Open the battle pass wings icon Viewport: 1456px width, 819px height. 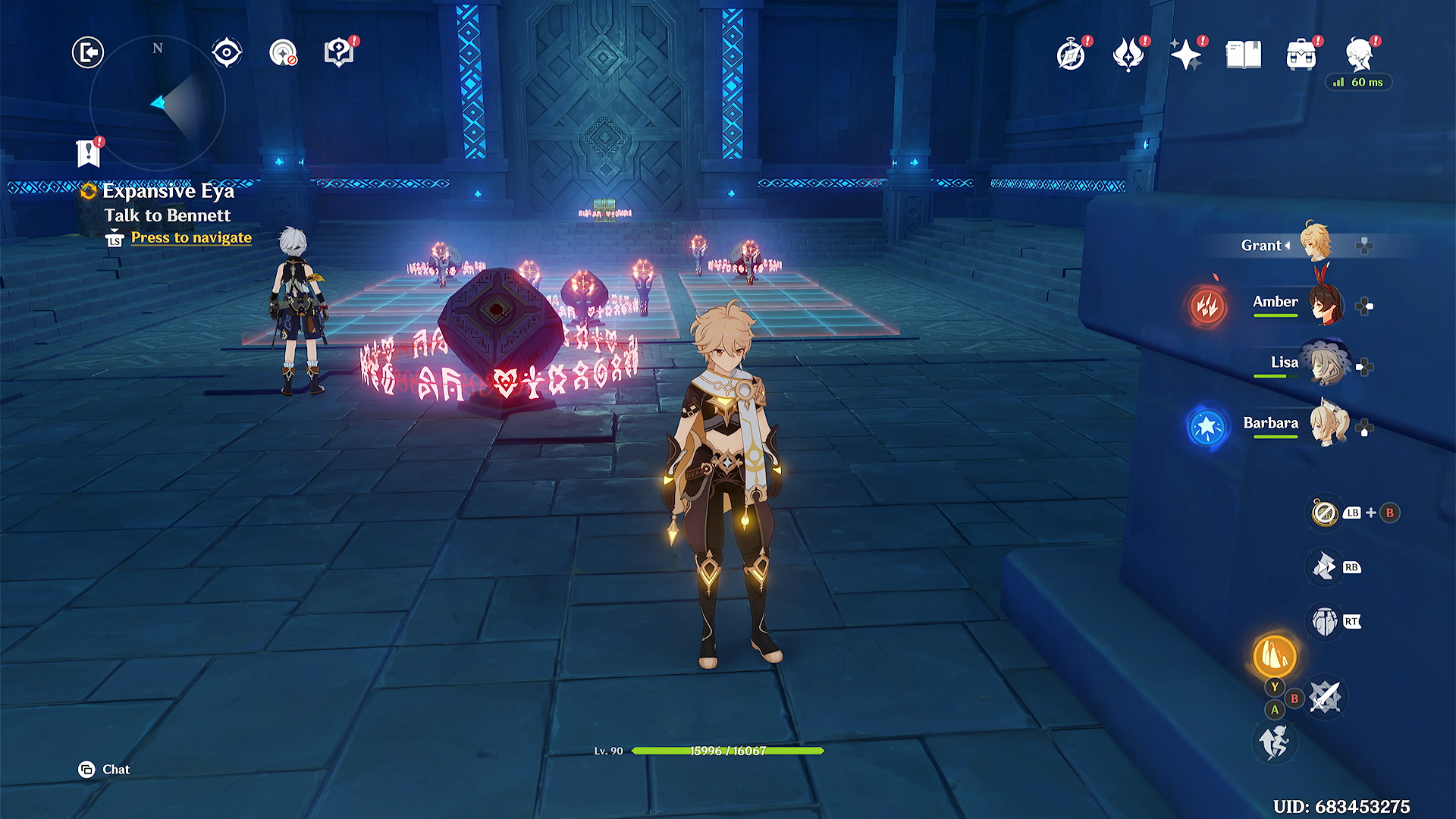(1128, 55)
